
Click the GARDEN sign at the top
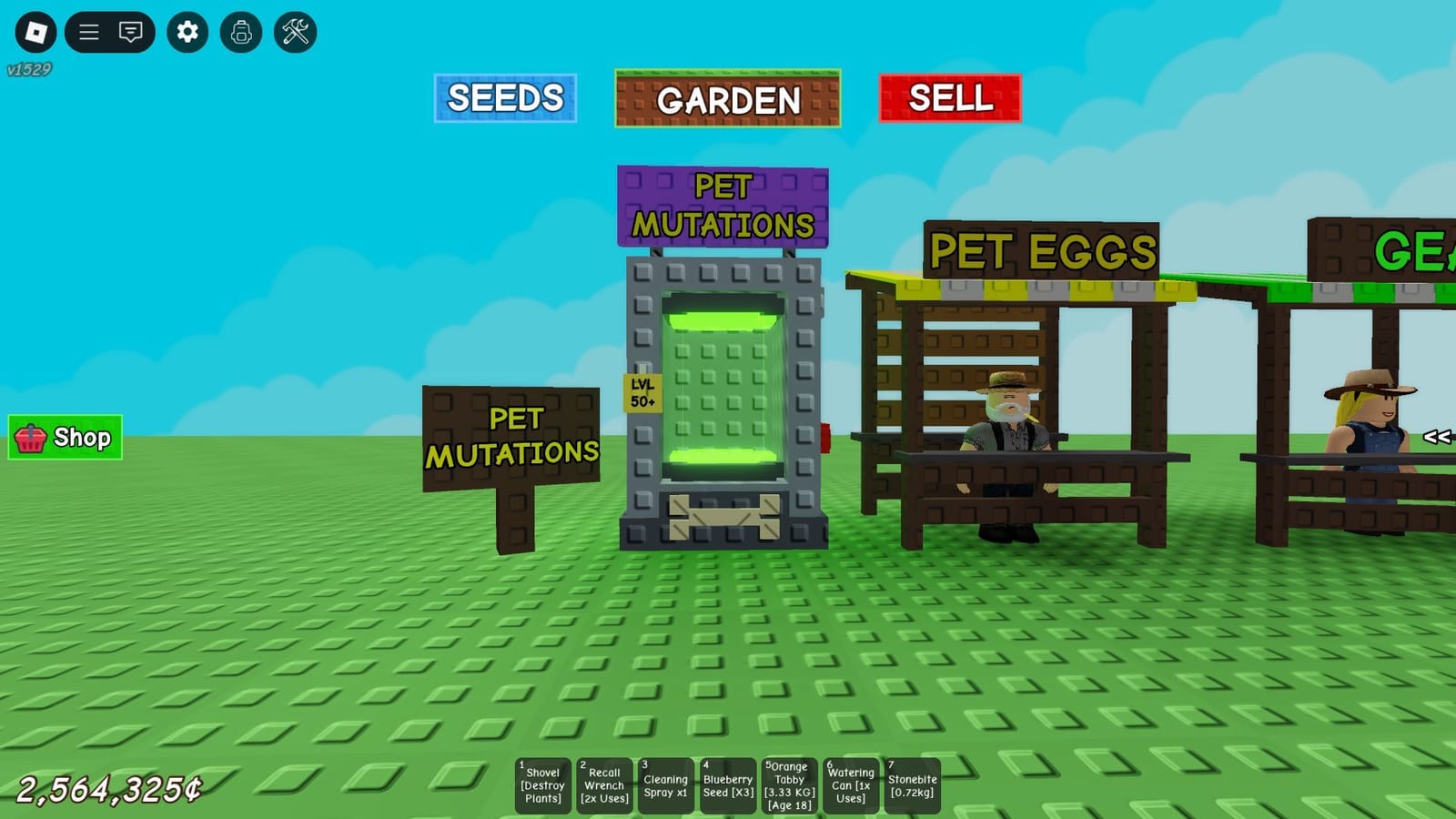pyautogui.click(x=726, y=100)
